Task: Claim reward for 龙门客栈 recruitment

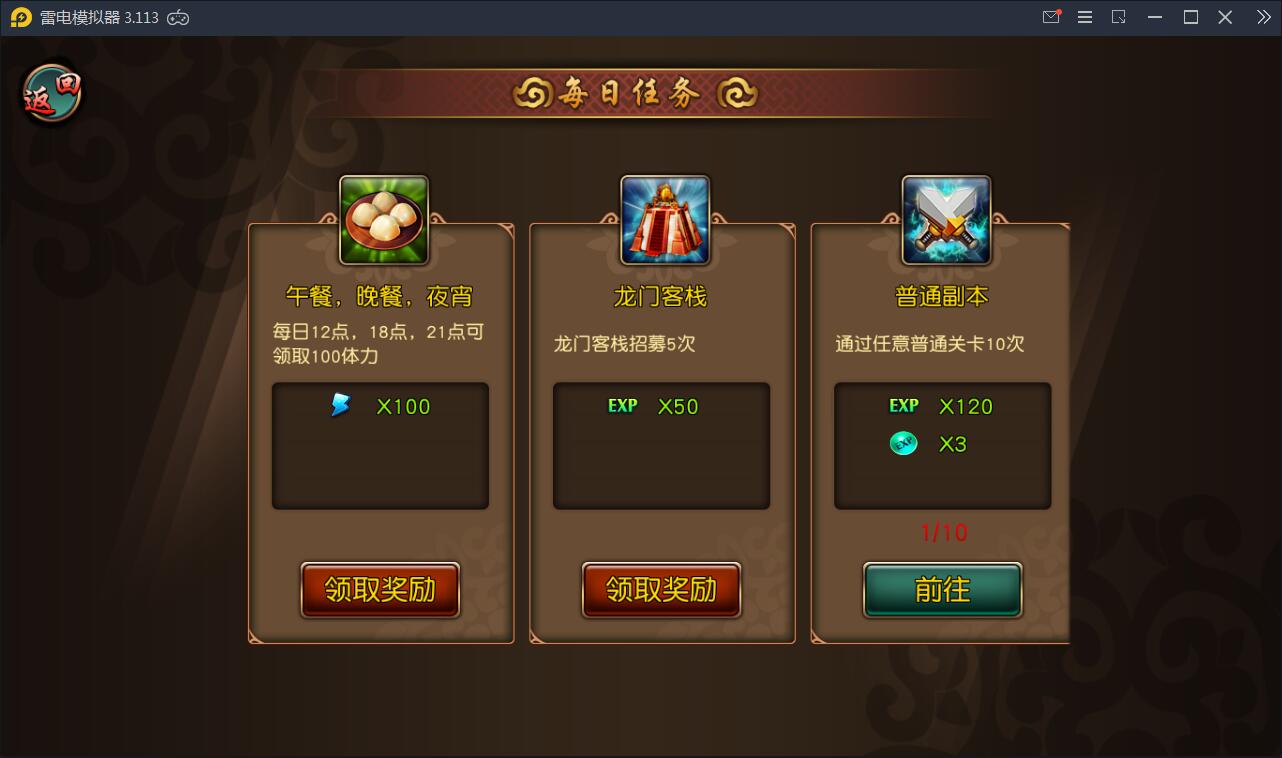Action: click(662, 590)
